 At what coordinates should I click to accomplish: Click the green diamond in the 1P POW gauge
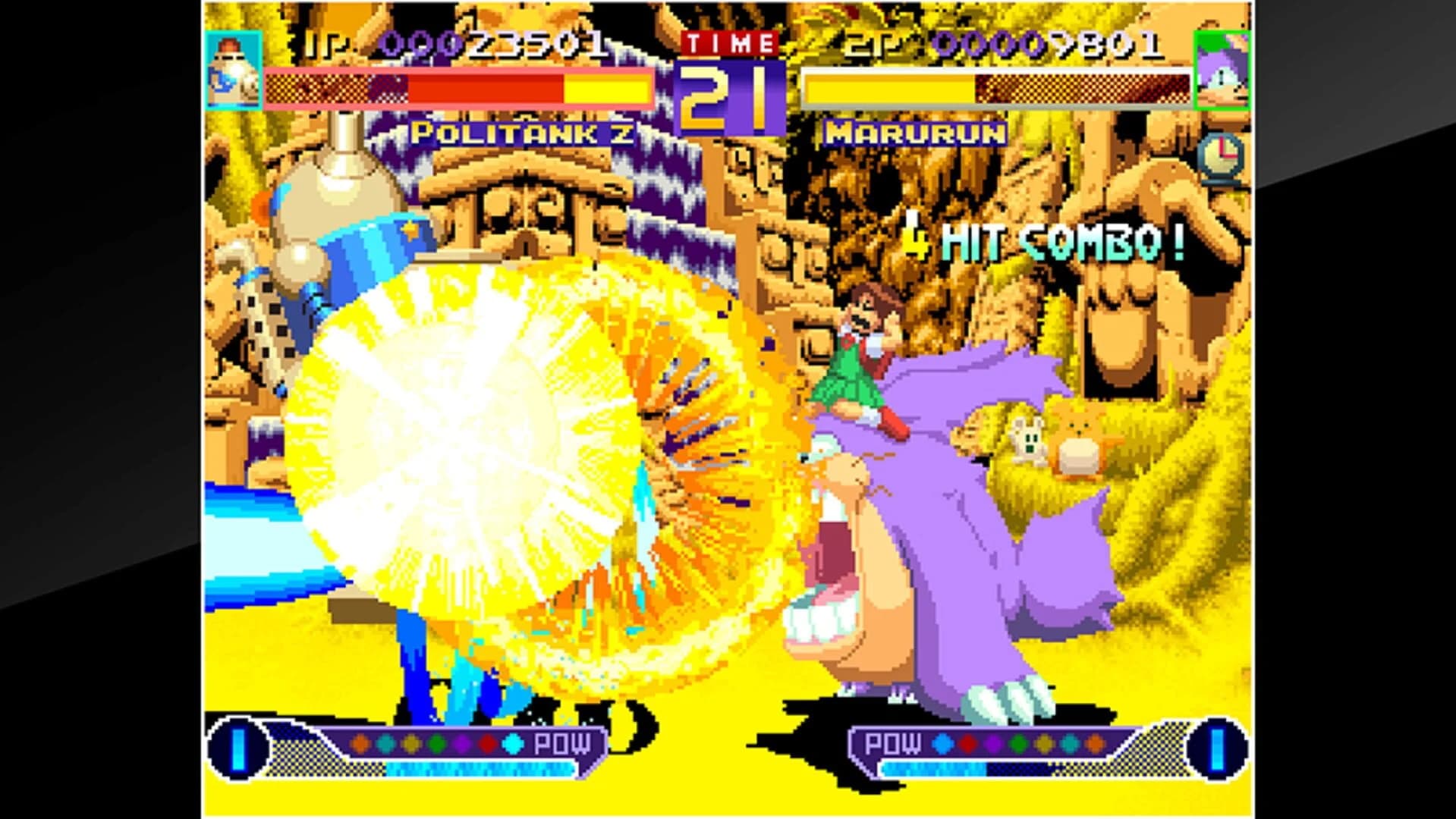click(x=436, y=745)
